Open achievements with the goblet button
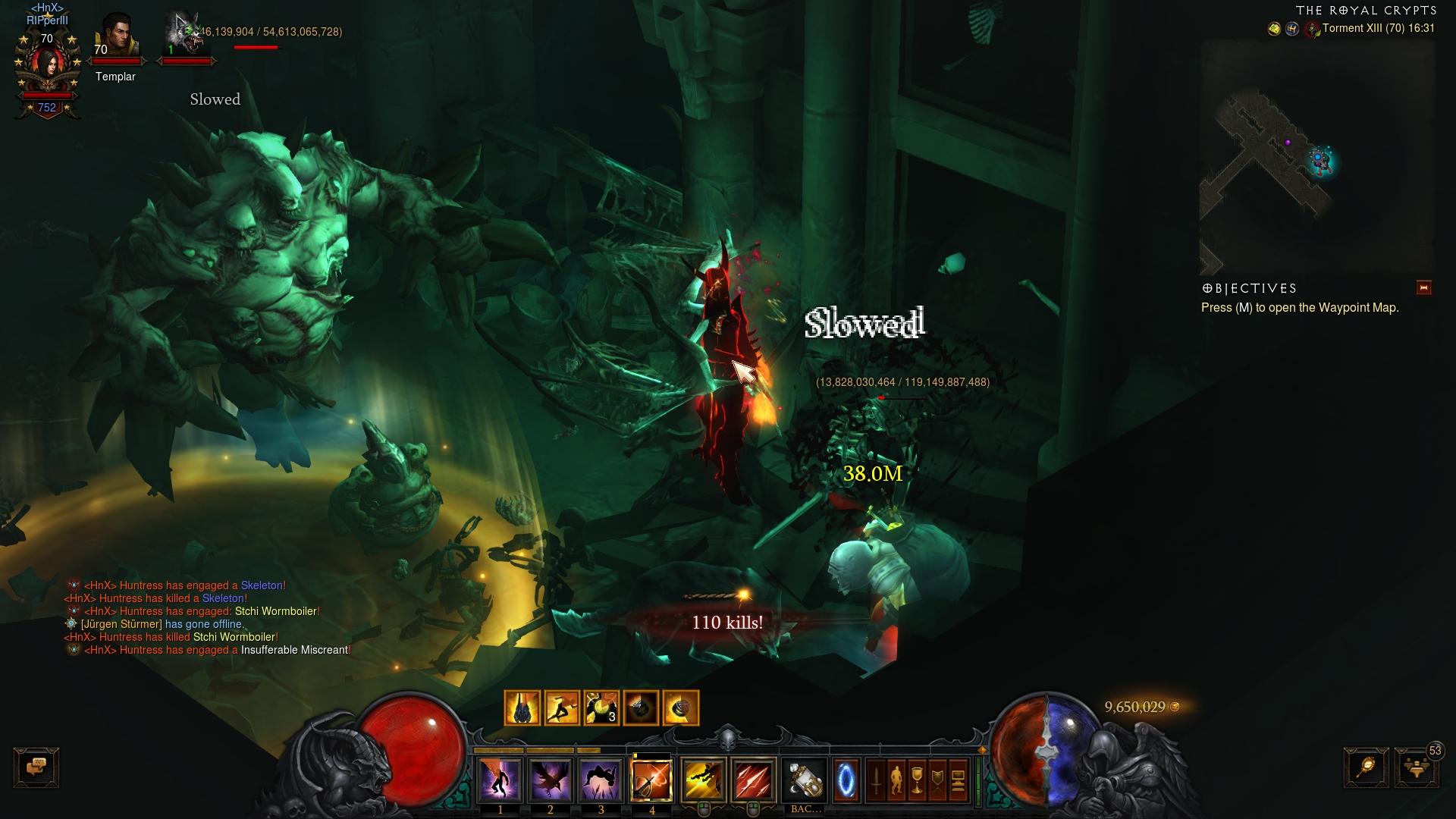The image size is (1456, 819). point(917,780)
